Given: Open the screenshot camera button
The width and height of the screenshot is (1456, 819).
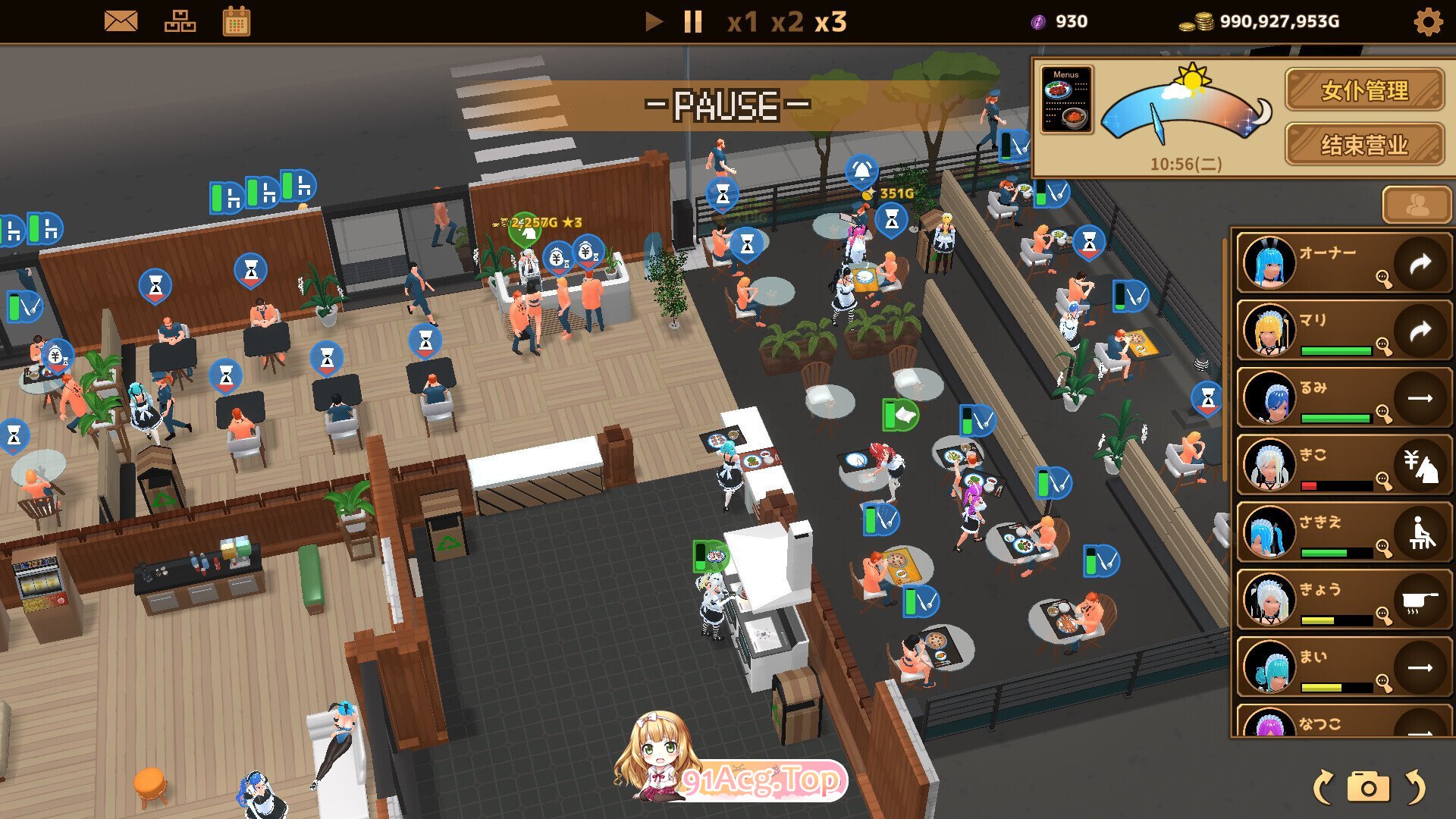Looking at the screenshot, I should pos(1368,788).
